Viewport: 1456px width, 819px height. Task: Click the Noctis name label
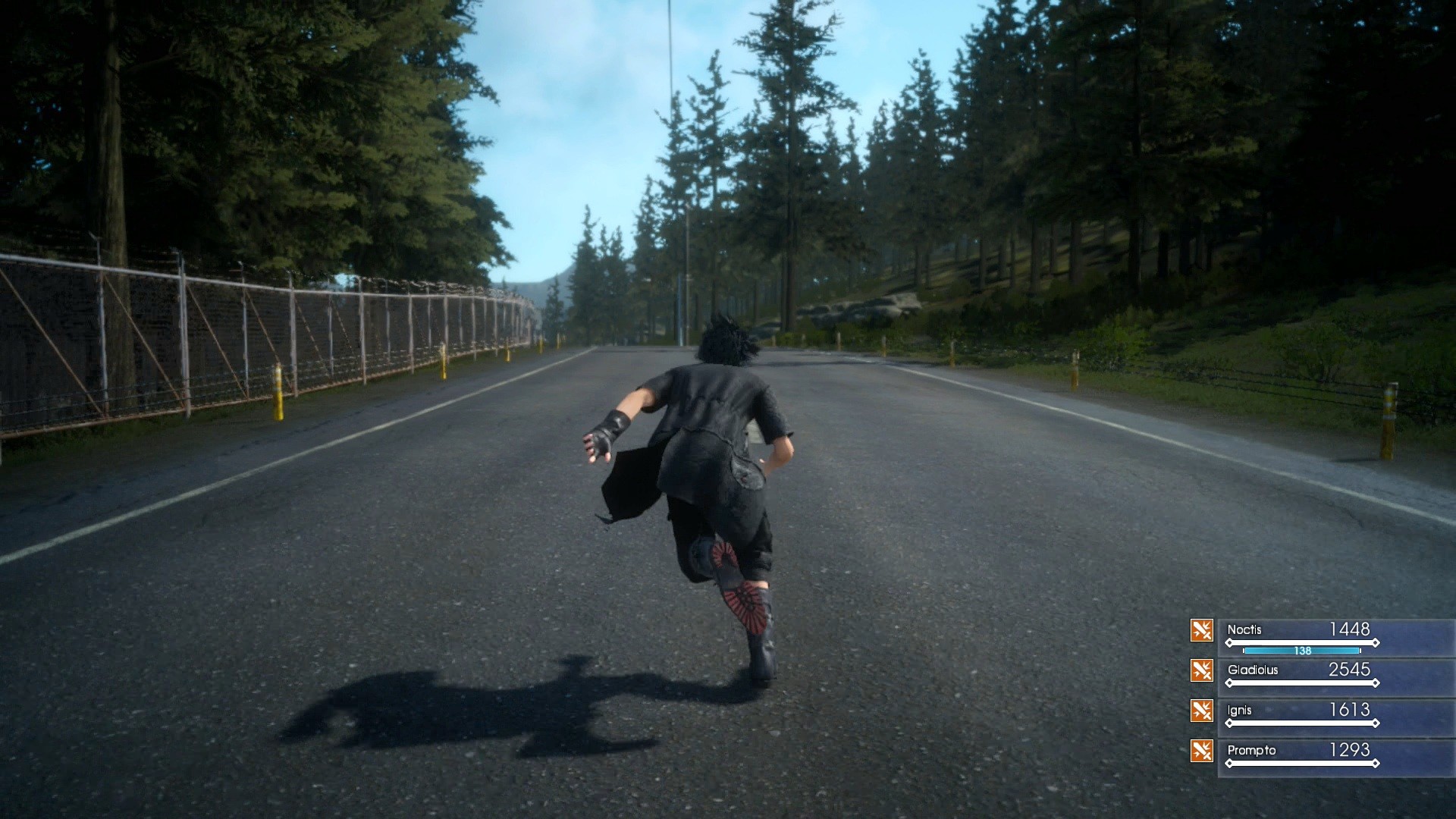[x=1244, y=630]
